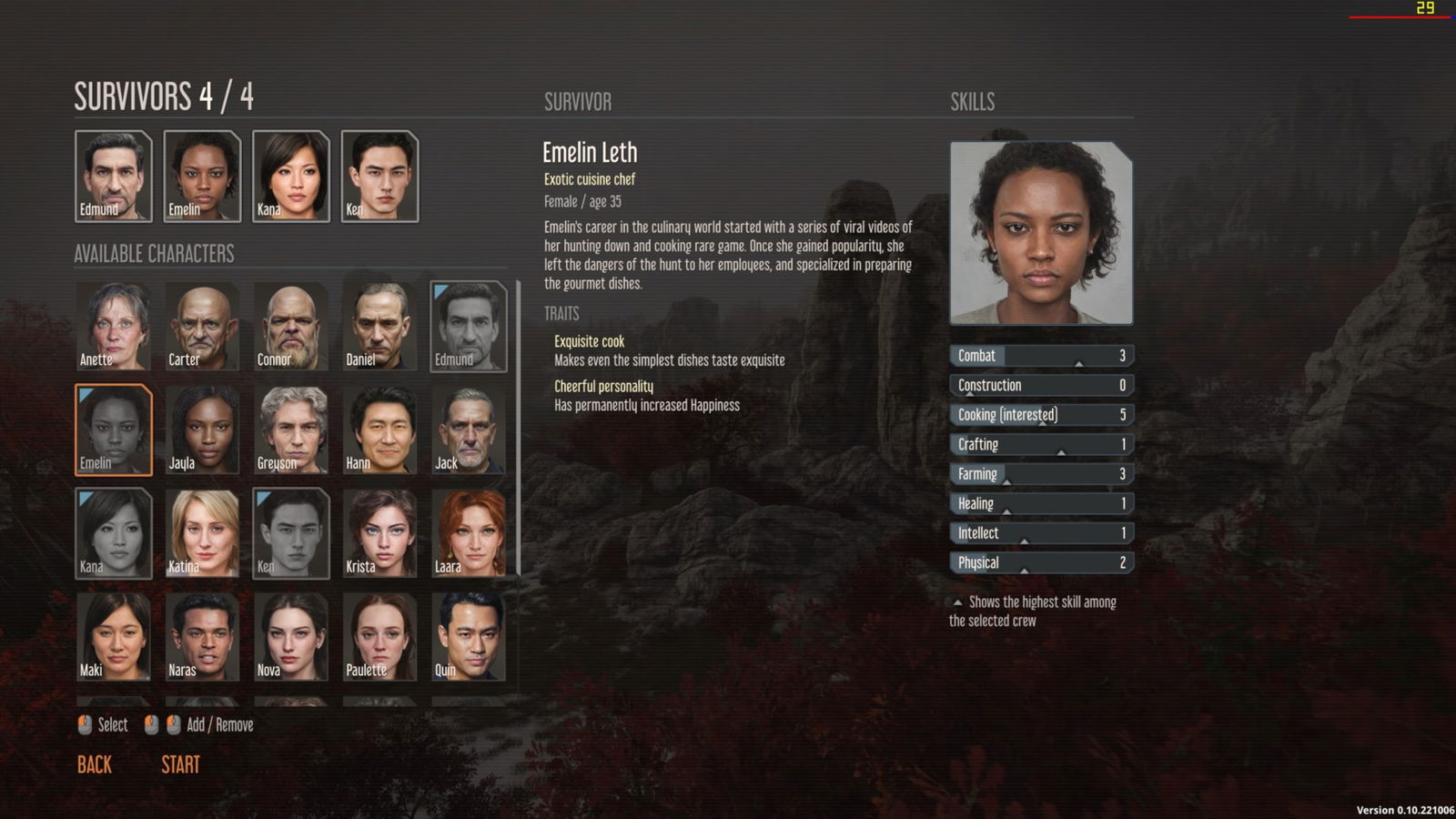View Naras's character portrait
This screenshot has width=1456, height=819.
pos(201,637)
